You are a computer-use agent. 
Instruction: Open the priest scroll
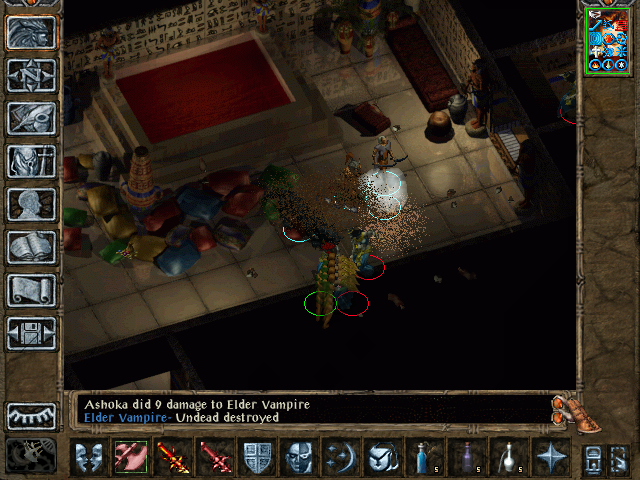pos(32,290)
